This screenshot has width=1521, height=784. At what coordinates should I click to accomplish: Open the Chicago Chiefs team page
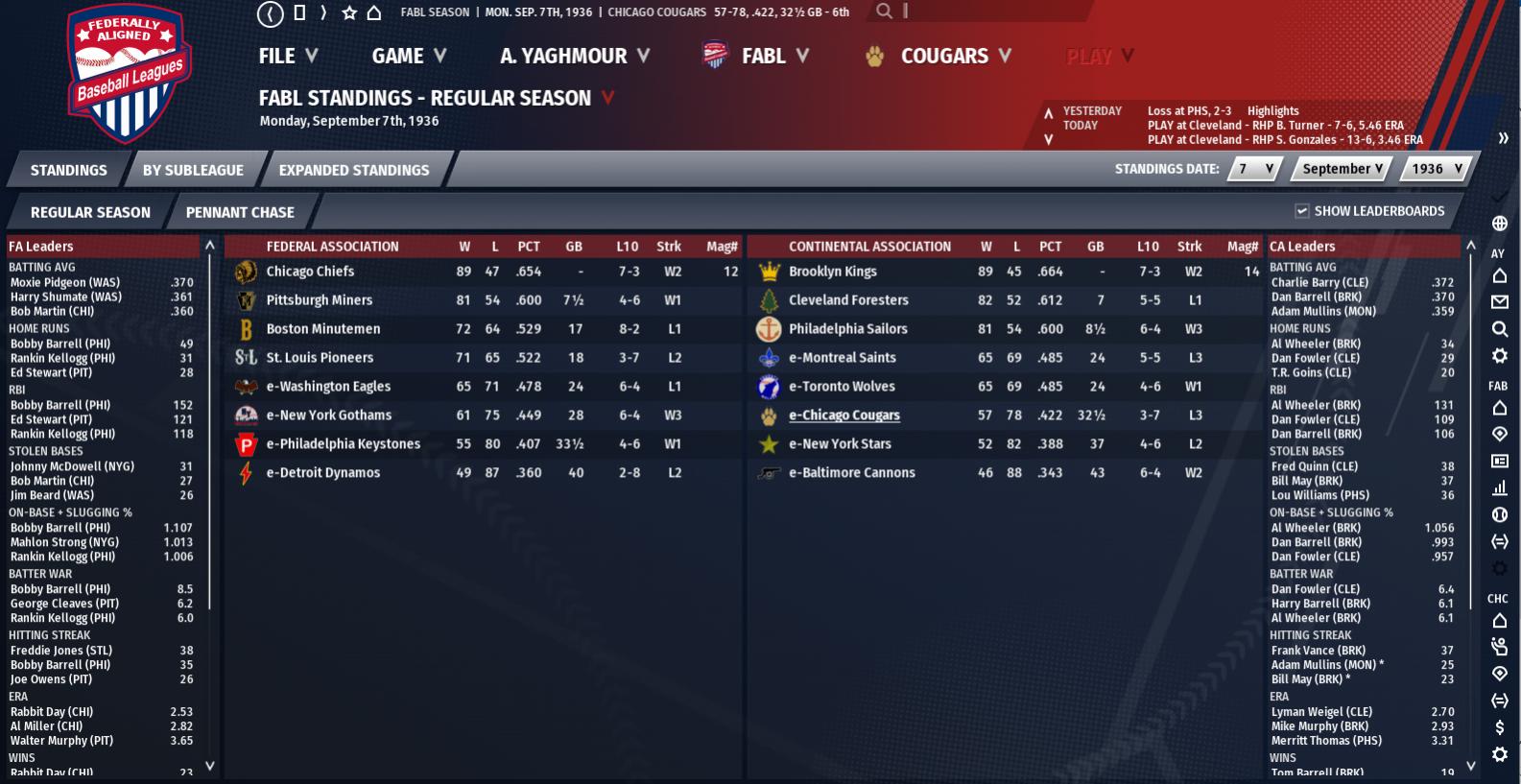[310, 272]
